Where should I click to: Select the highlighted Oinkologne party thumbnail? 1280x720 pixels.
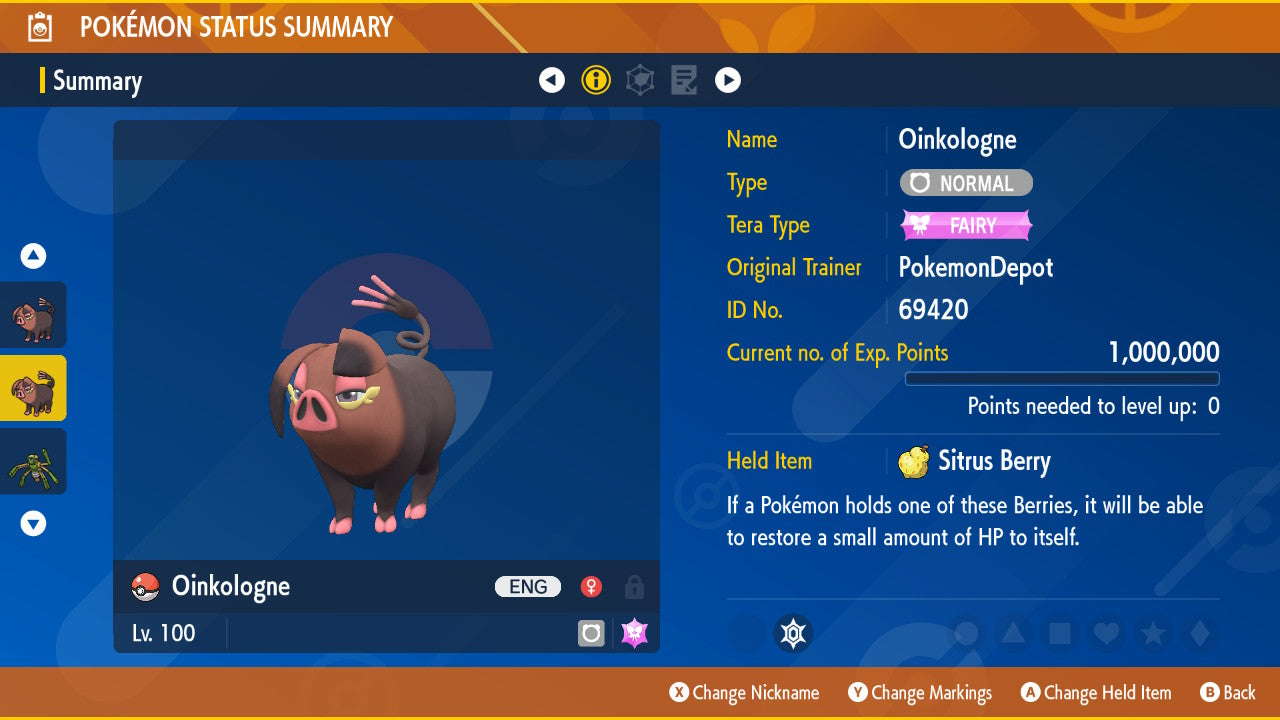pos(33,388)
